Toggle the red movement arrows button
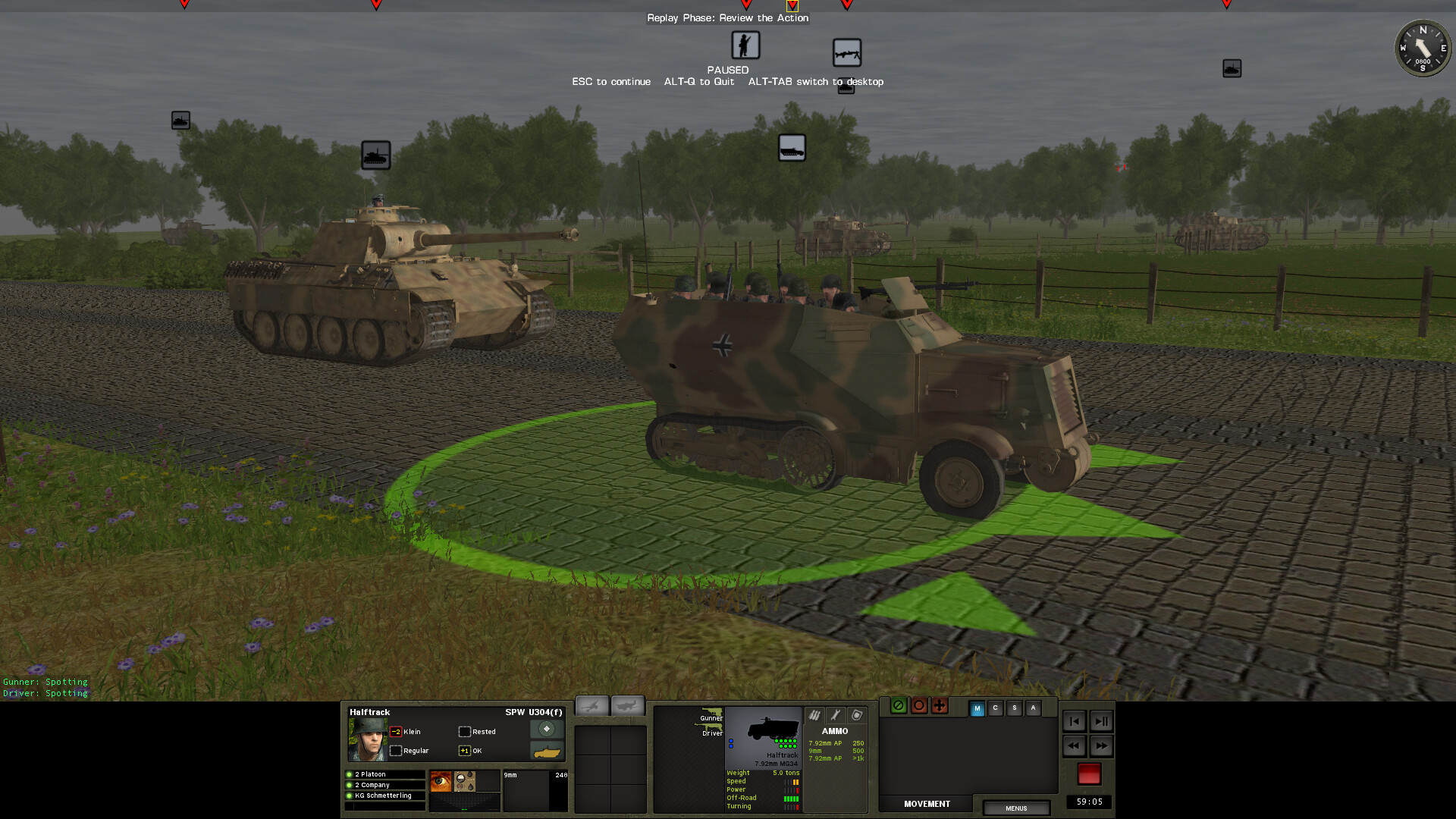 (939, 706)
